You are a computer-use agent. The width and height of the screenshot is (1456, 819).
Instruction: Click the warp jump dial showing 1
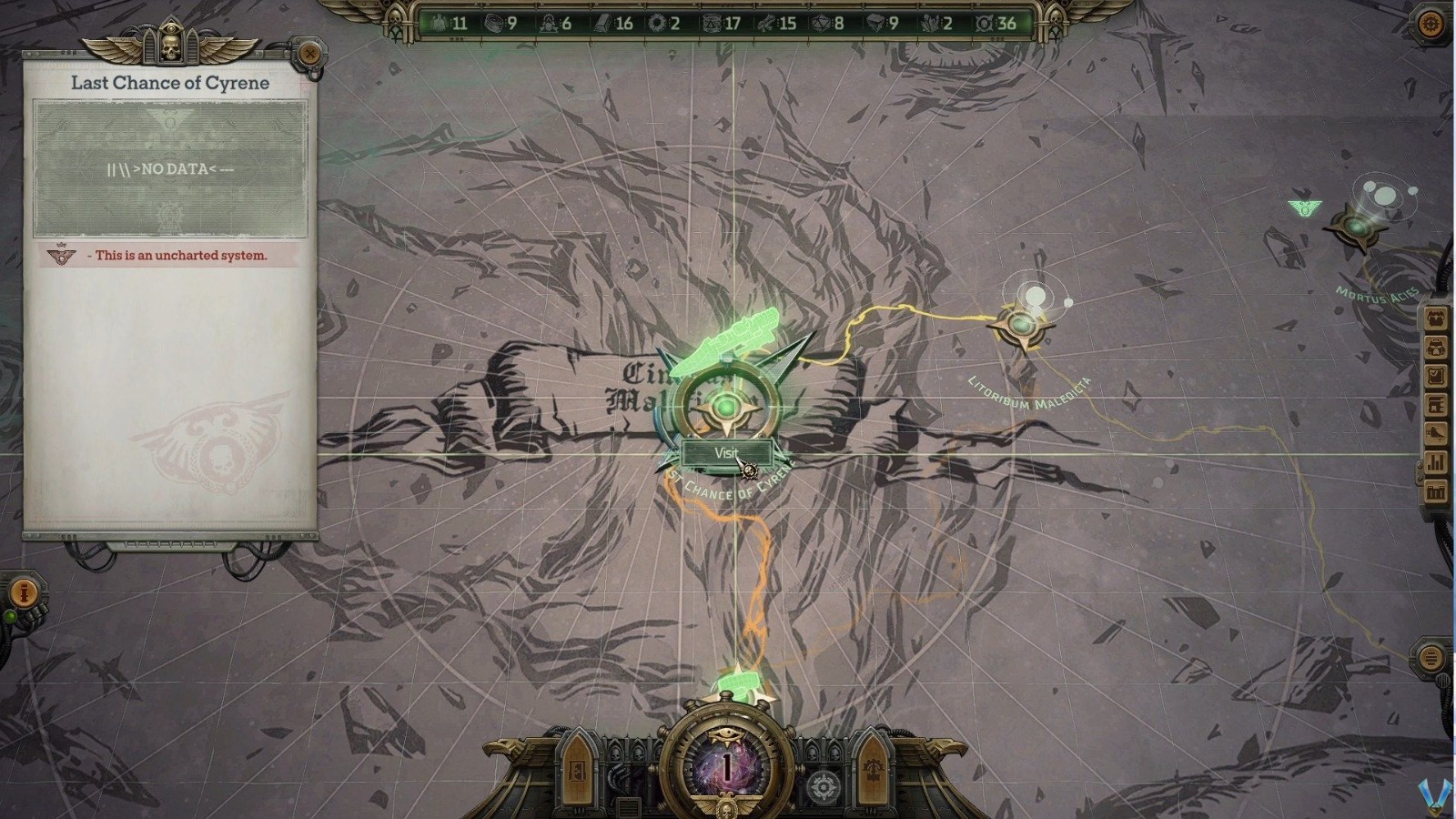(x=725, y=767)
